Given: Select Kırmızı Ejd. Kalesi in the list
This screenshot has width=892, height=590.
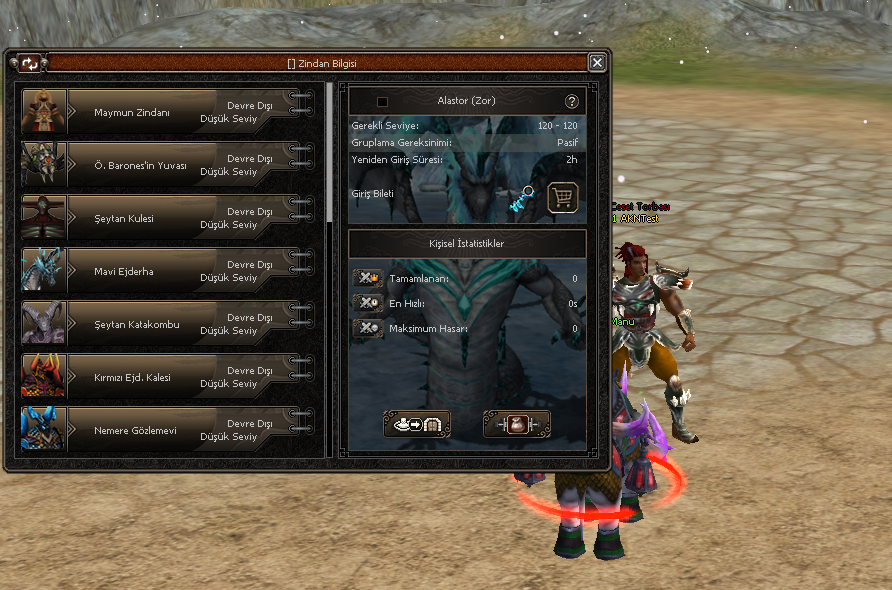Looking at the screenshot, I should point(168,377).
